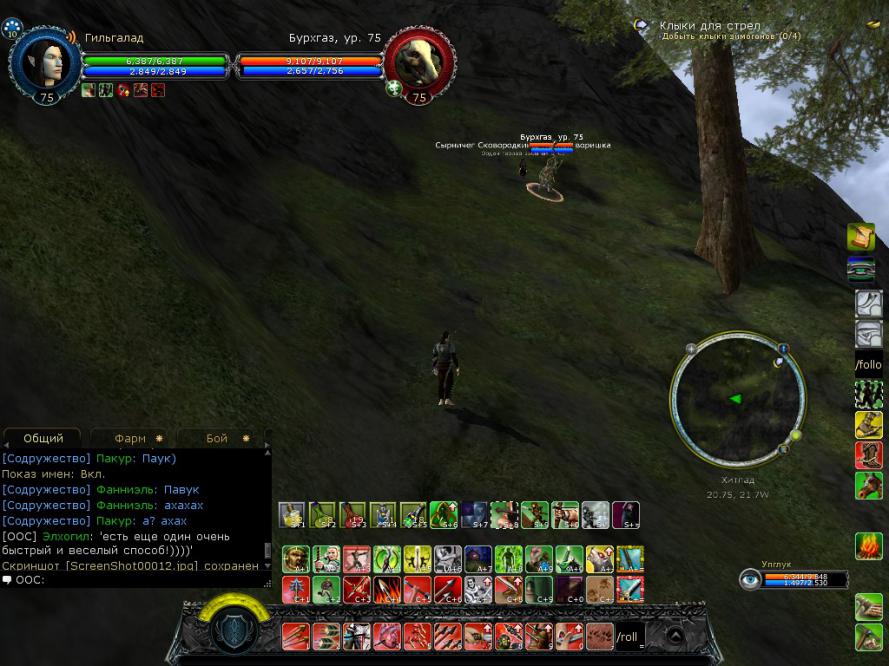
Task: Light the campfire skill icon
Action: pos(868,546)
